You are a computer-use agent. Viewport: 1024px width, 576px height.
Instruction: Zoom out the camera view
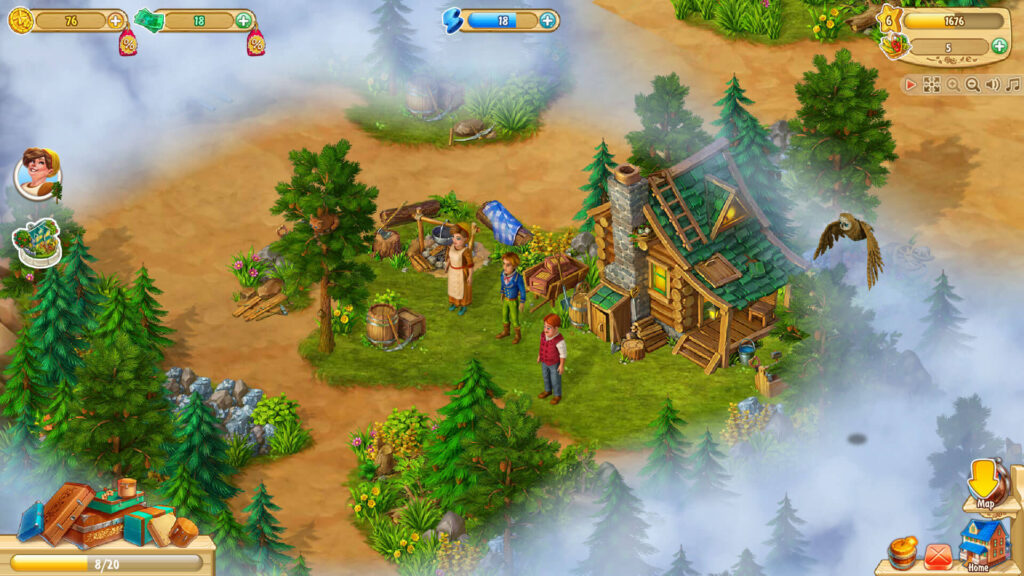(972, 85)
